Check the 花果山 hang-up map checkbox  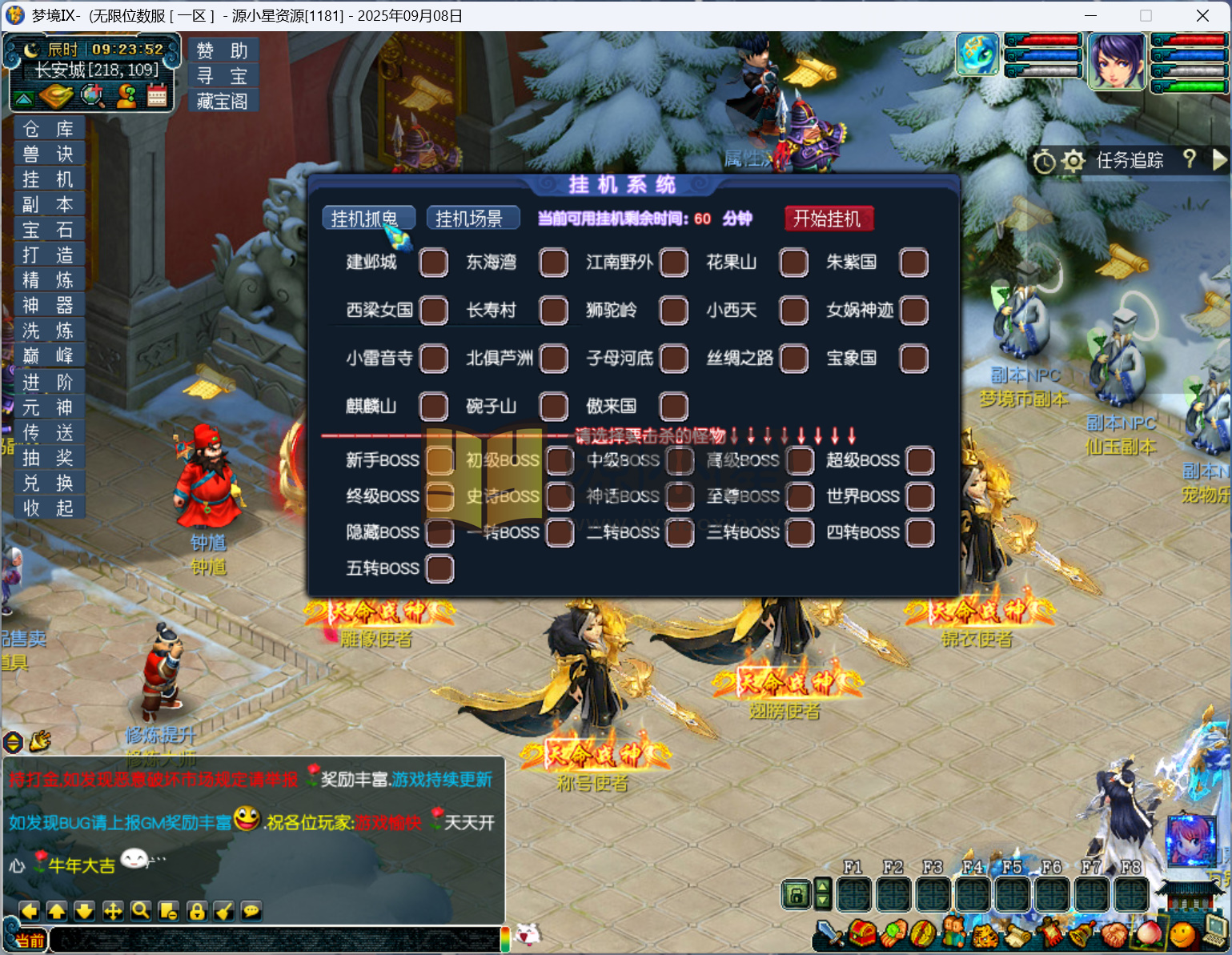coord(793,262)
